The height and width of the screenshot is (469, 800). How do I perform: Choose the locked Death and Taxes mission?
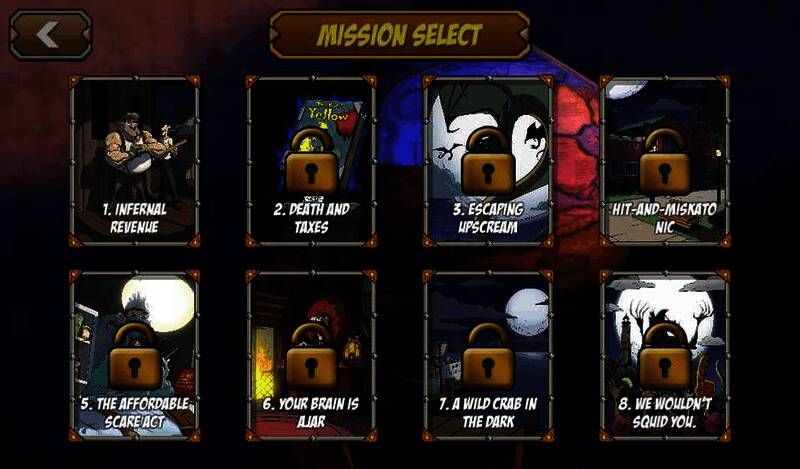311,160
